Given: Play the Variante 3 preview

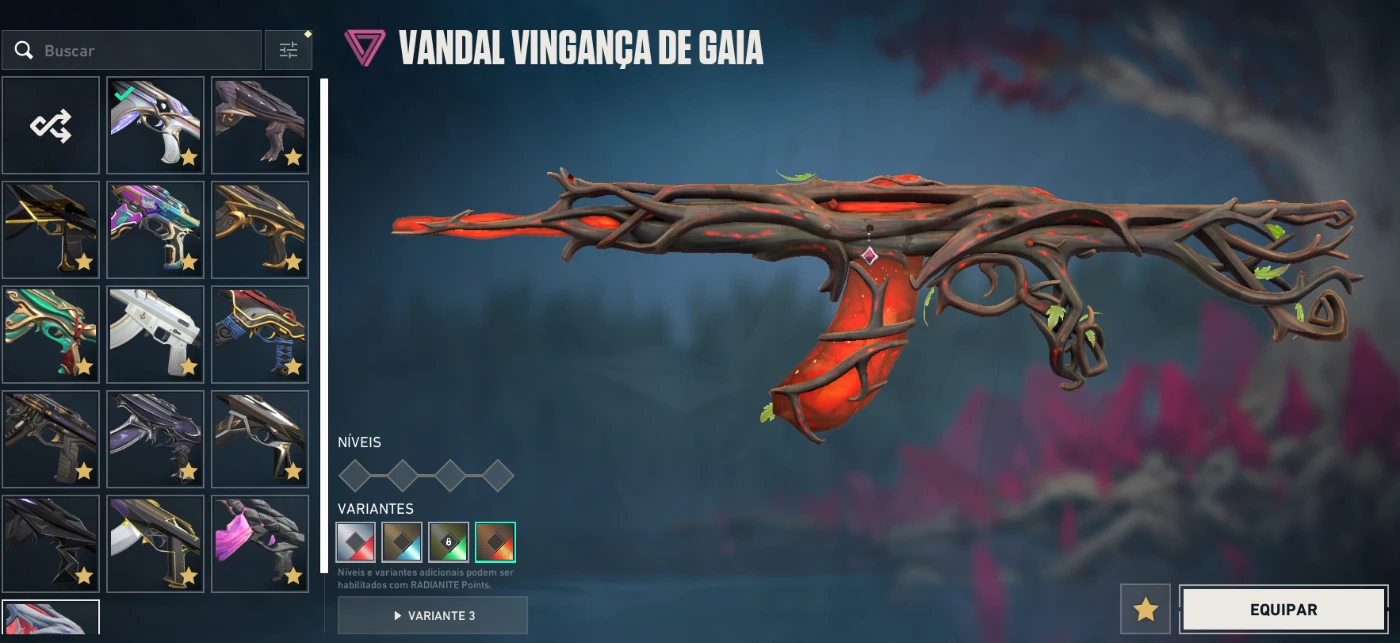Looking at the screenshot, I should point(432,615).
